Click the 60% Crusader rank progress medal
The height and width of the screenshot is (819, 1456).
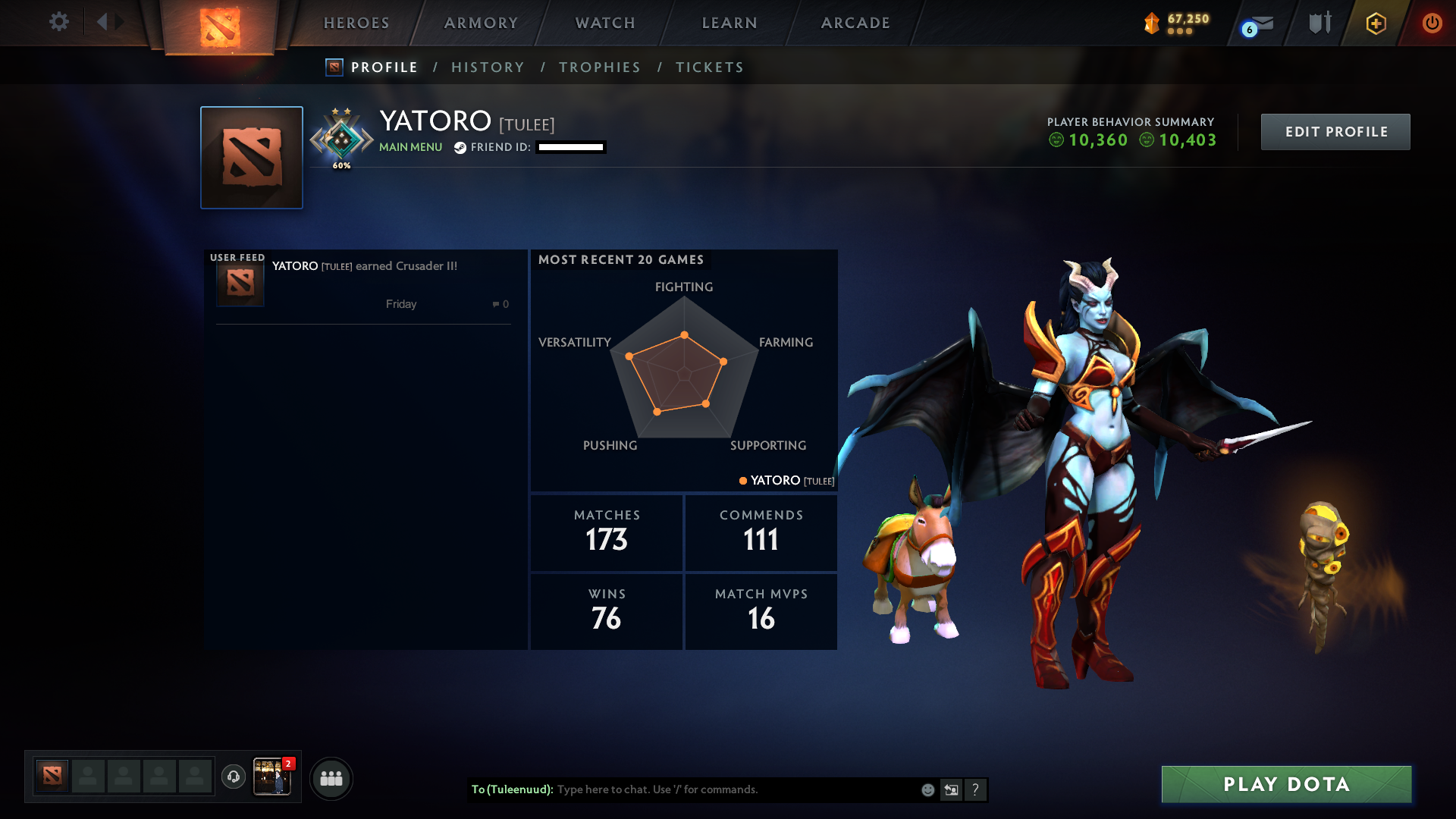pos(341,136)
